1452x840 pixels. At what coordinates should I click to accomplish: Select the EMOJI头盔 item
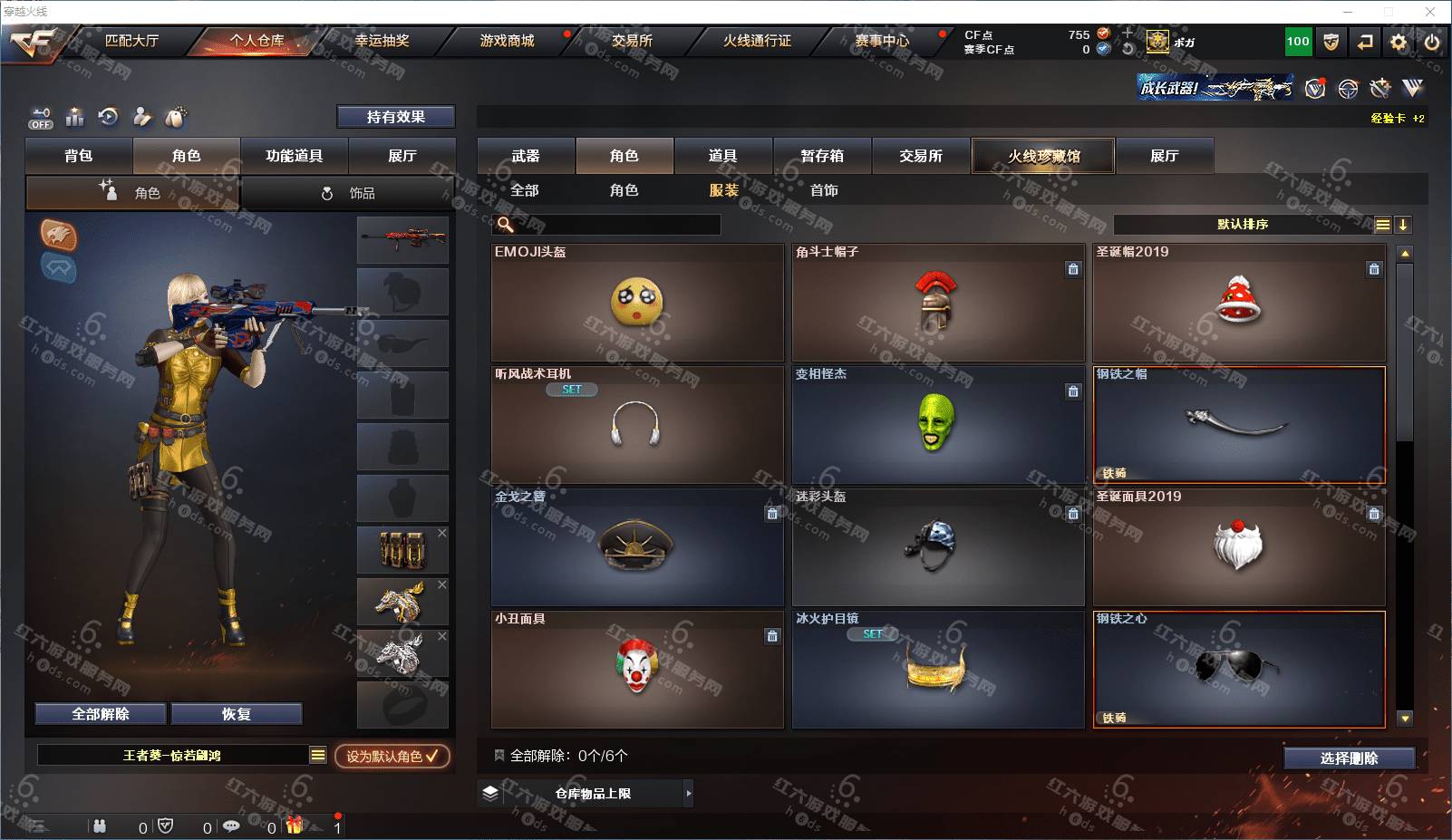coord(637,303)
